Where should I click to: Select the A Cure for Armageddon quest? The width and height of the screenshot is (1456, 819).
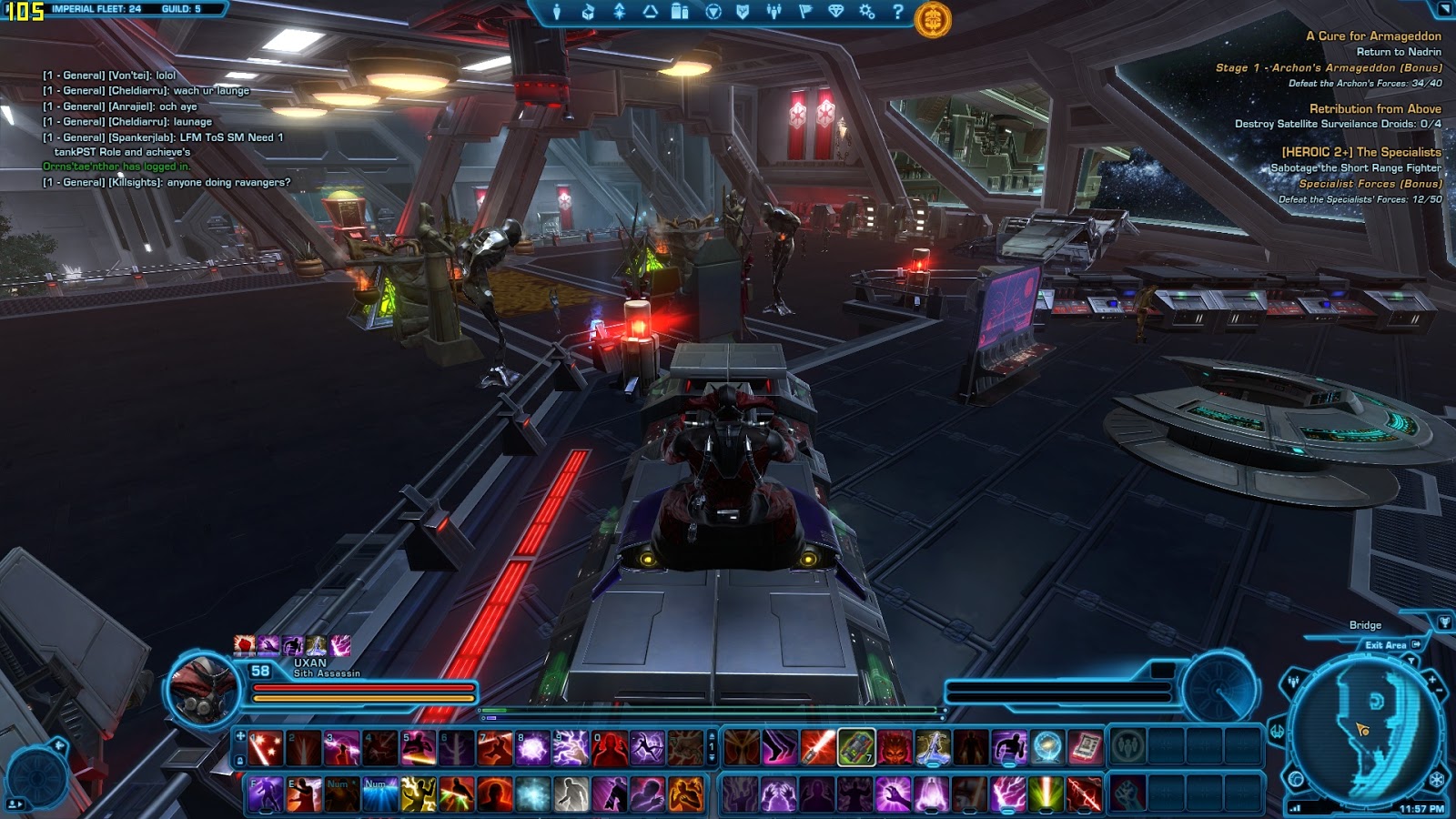1372,36
